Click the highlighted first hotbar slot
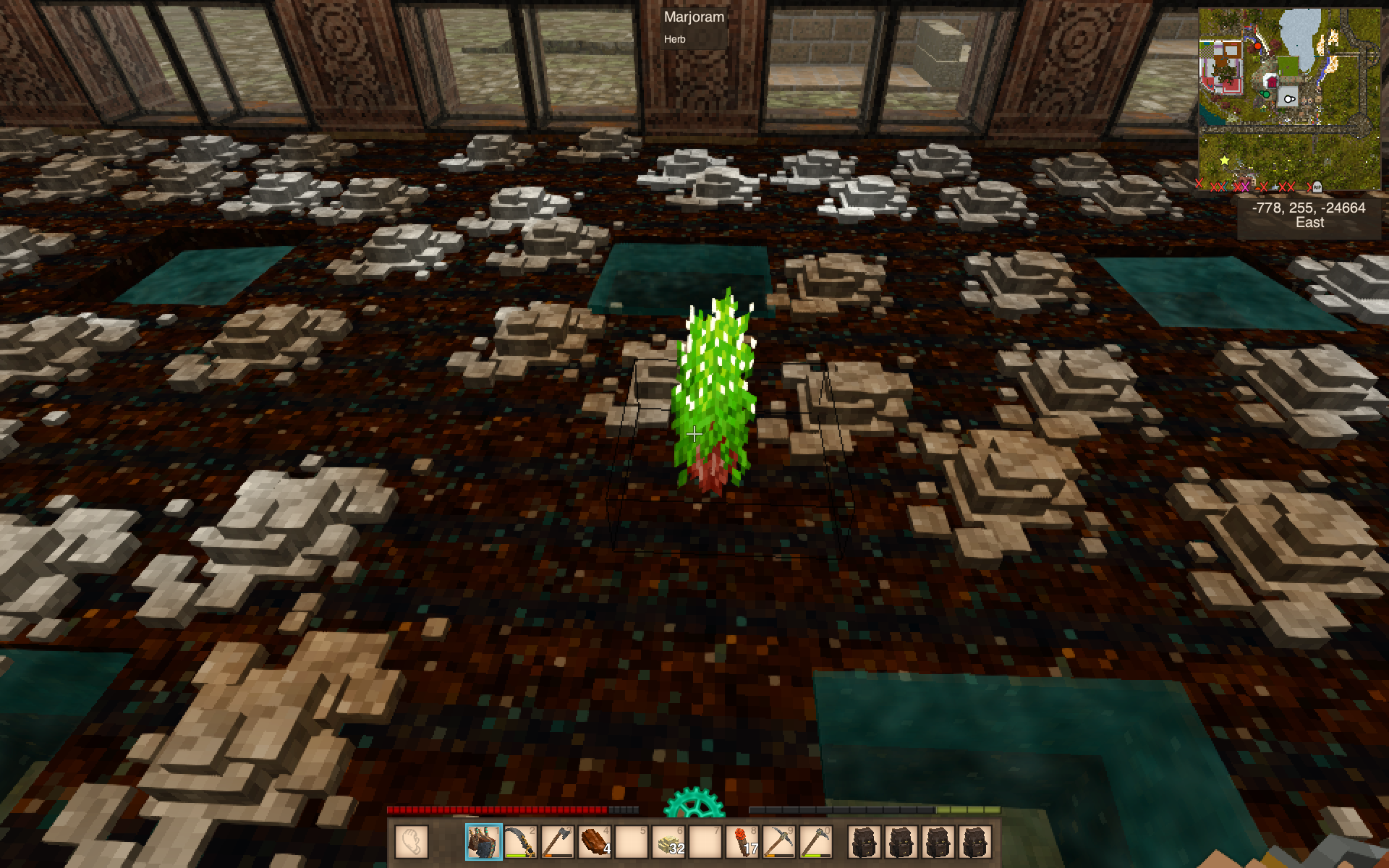 pos(483,842)
